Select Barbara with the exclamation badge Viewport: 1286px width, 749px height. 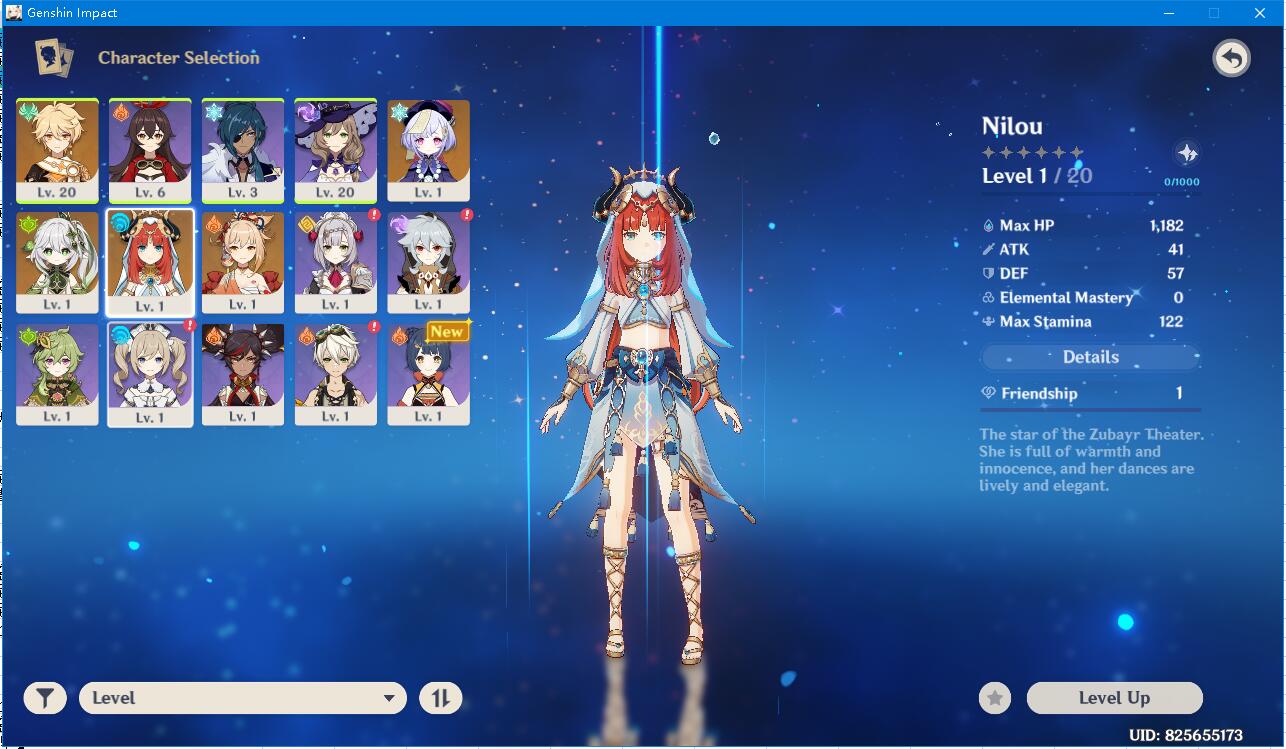(149, 373)
